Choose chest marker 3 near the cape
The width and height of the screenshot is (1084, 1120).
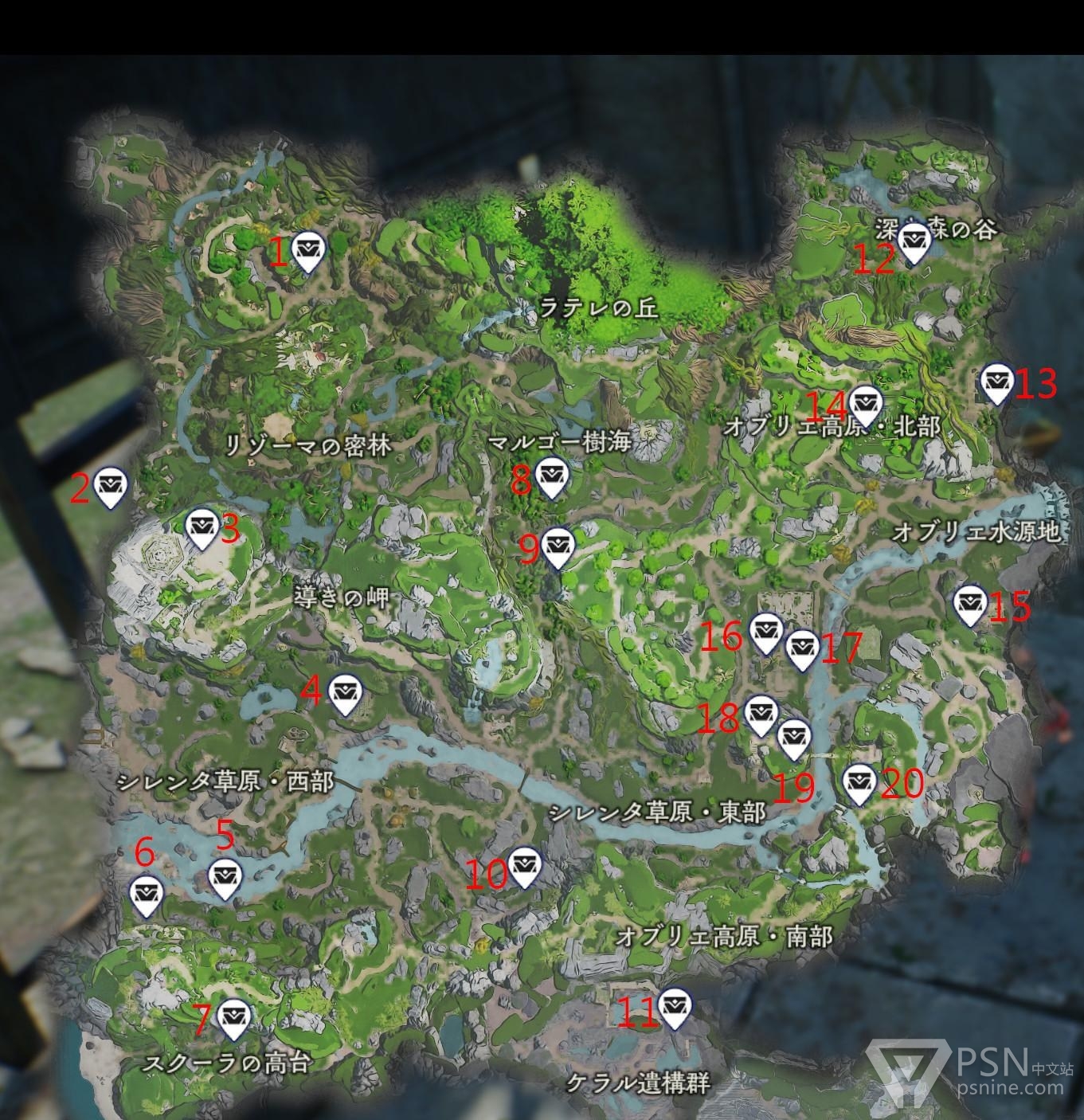tap(202, 528)
